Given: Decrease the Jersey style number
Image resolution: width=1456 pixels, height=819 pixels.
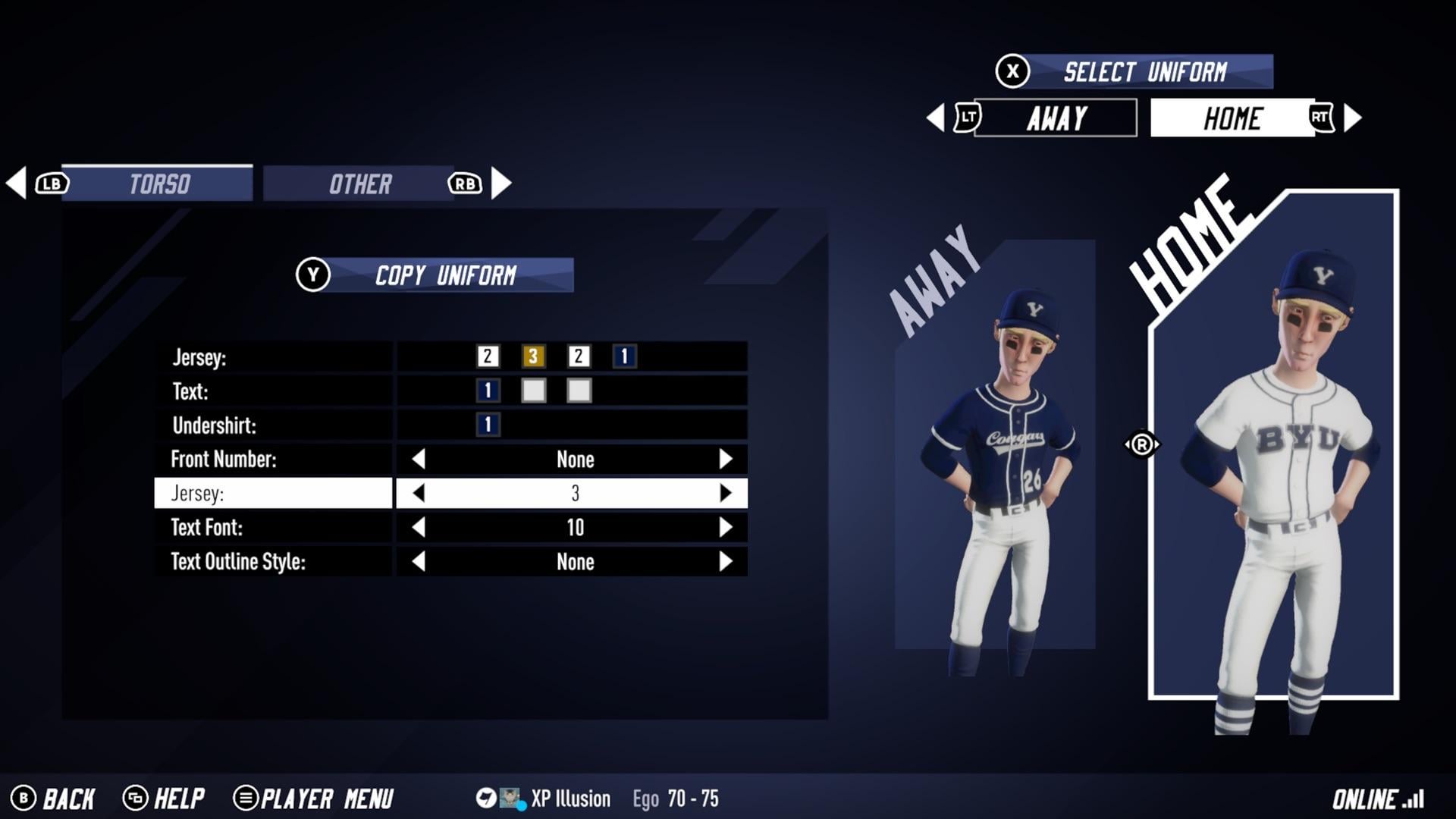Looking at the screenshot, I should [419, 493].
